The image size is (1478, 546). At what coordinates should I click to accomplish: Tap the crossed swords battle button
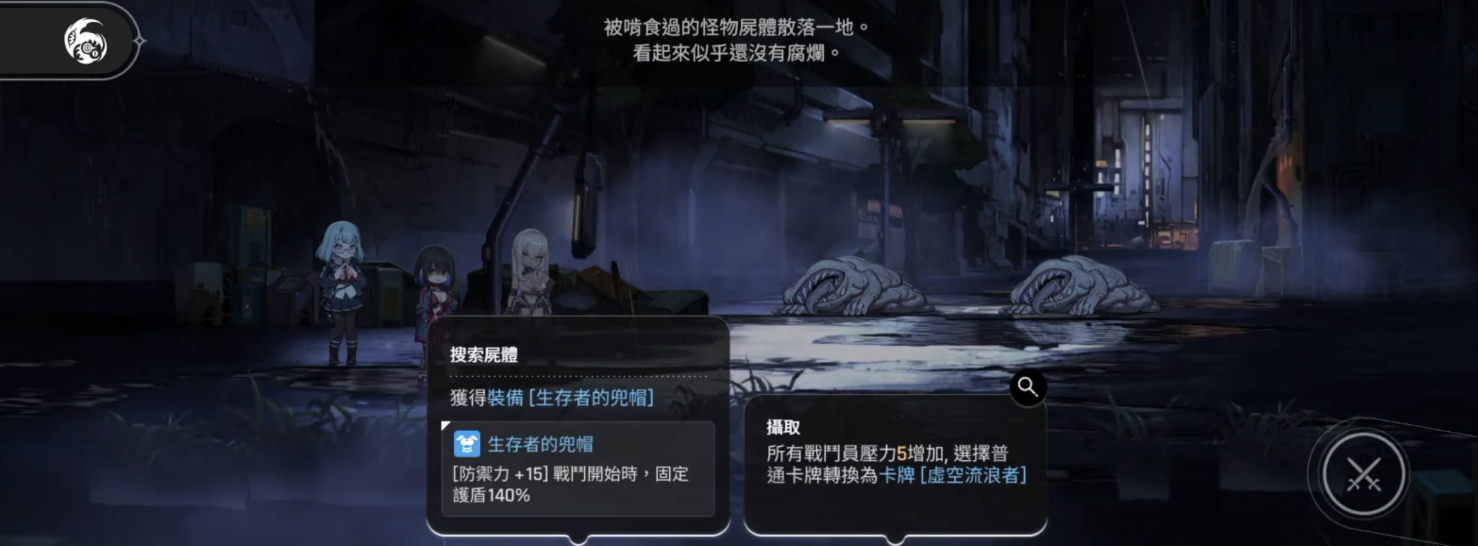pos(1363,474)
